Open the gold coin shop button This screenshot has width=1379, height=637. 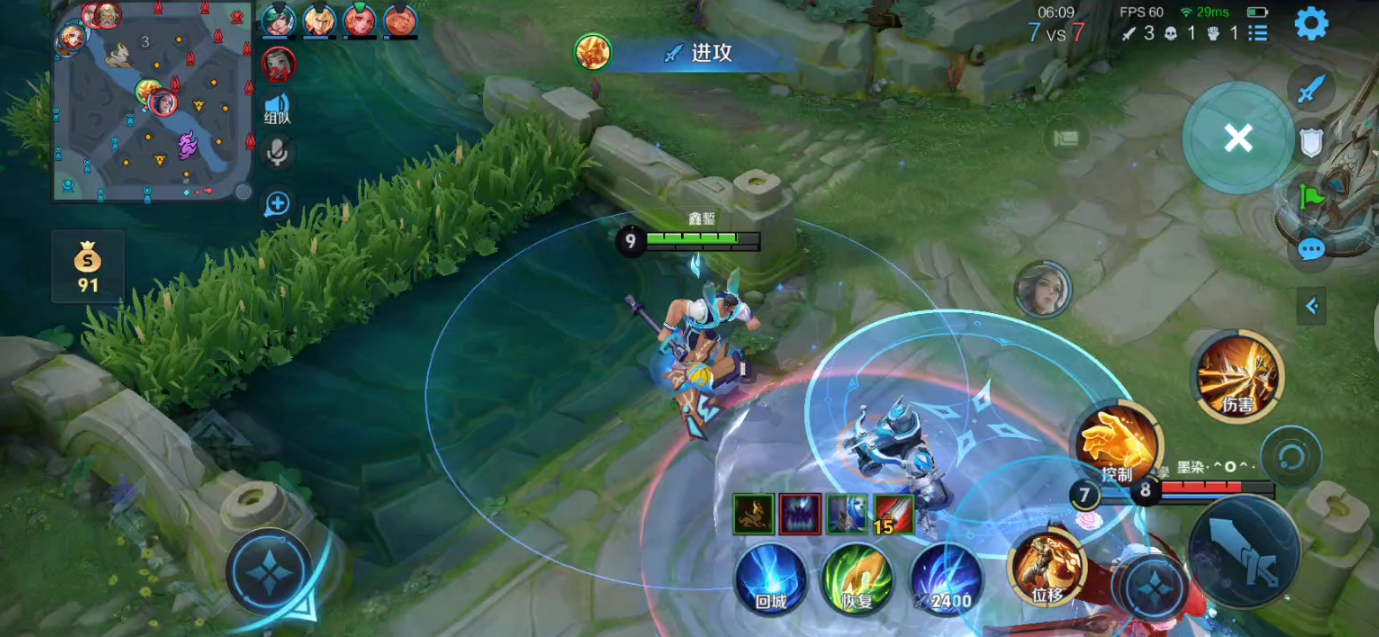(x=88, y=267)
